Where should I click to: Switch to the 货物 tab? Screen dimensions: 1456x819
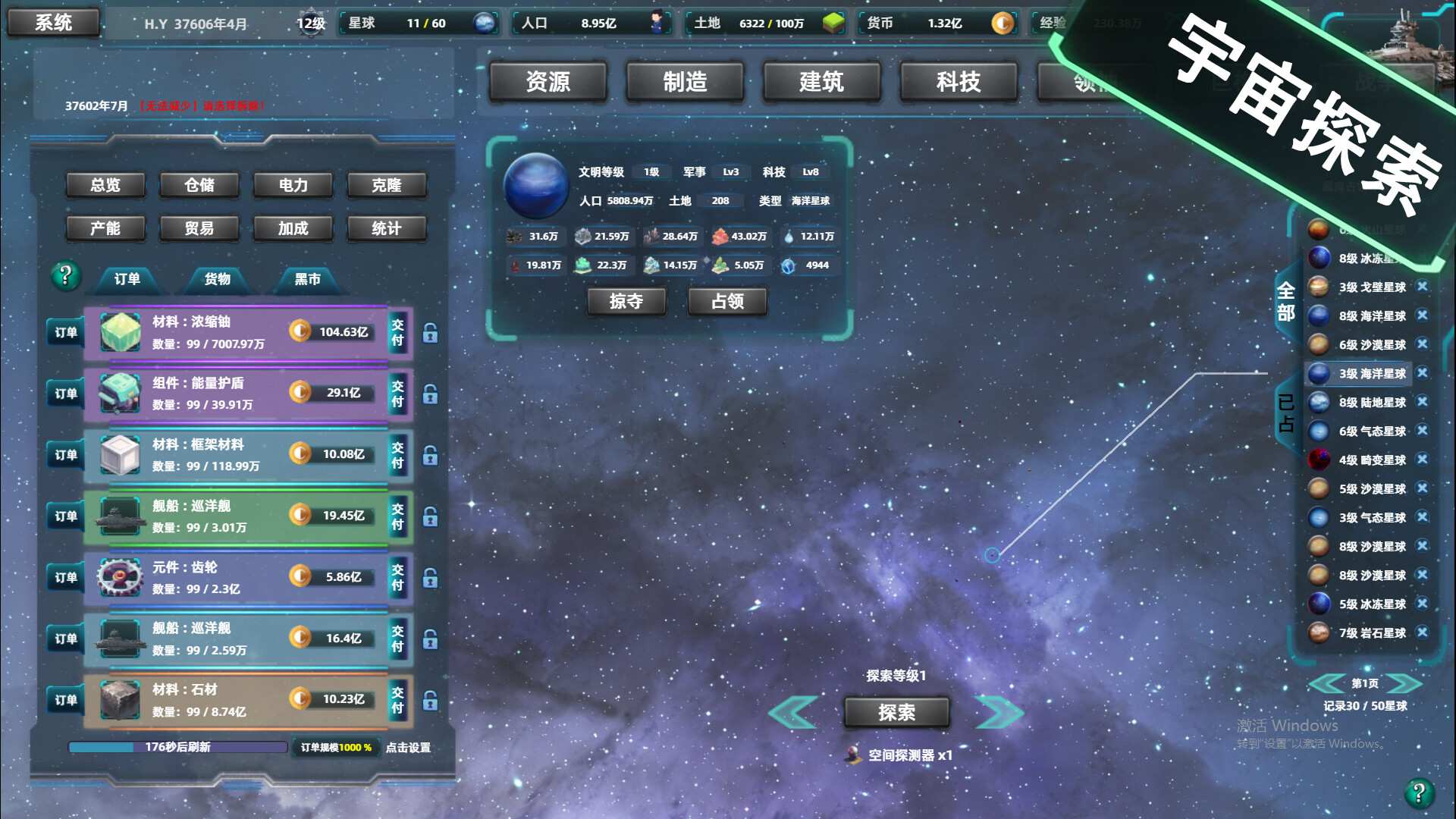point(218,279)
